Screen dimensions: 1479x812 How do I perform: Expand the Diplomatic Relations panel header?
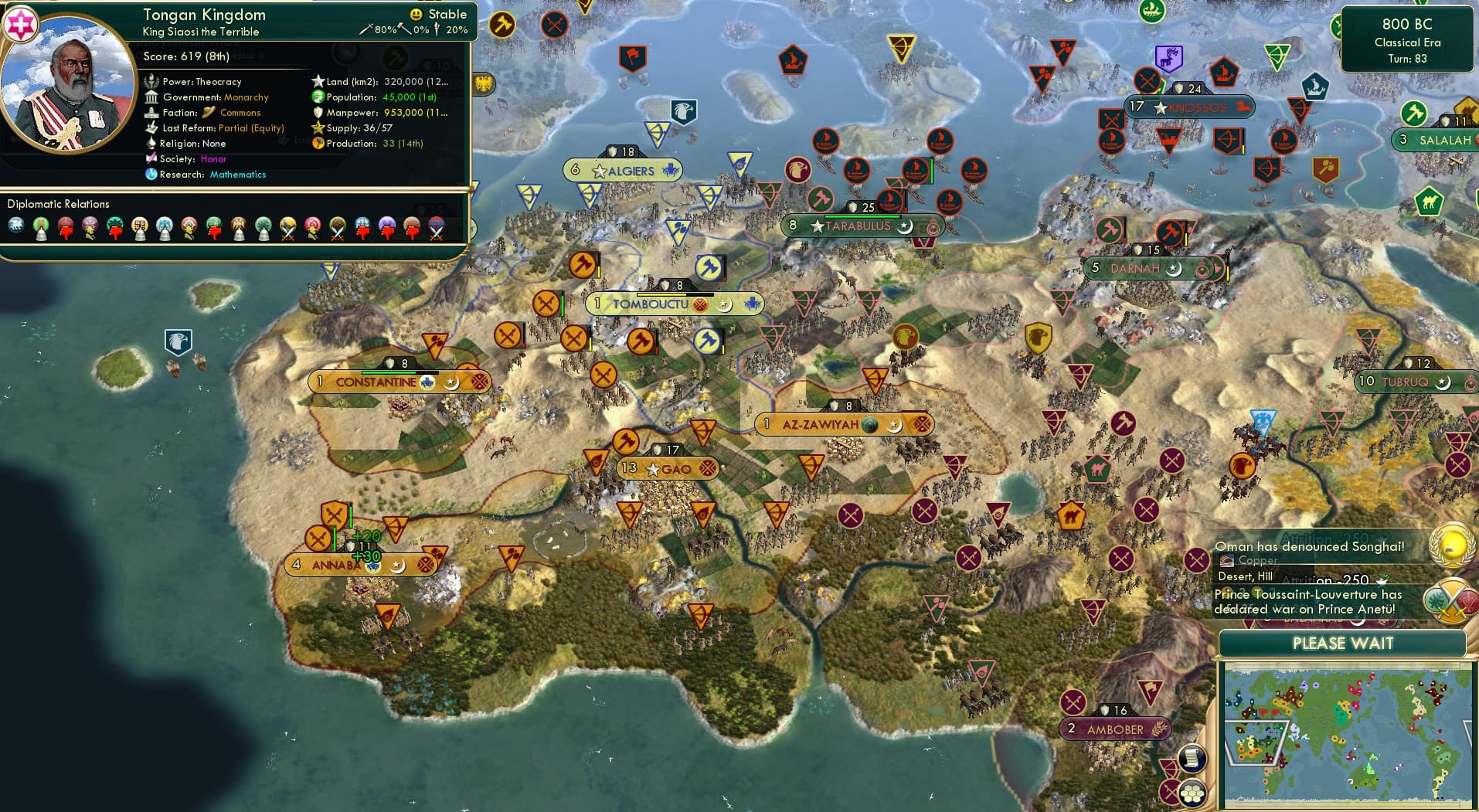(59, 203)
